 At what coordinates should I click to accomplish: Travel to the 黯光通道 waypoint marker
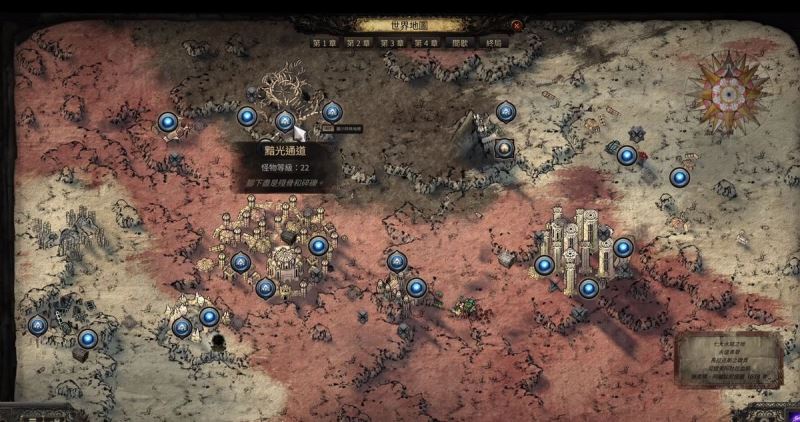click(285, 121)
